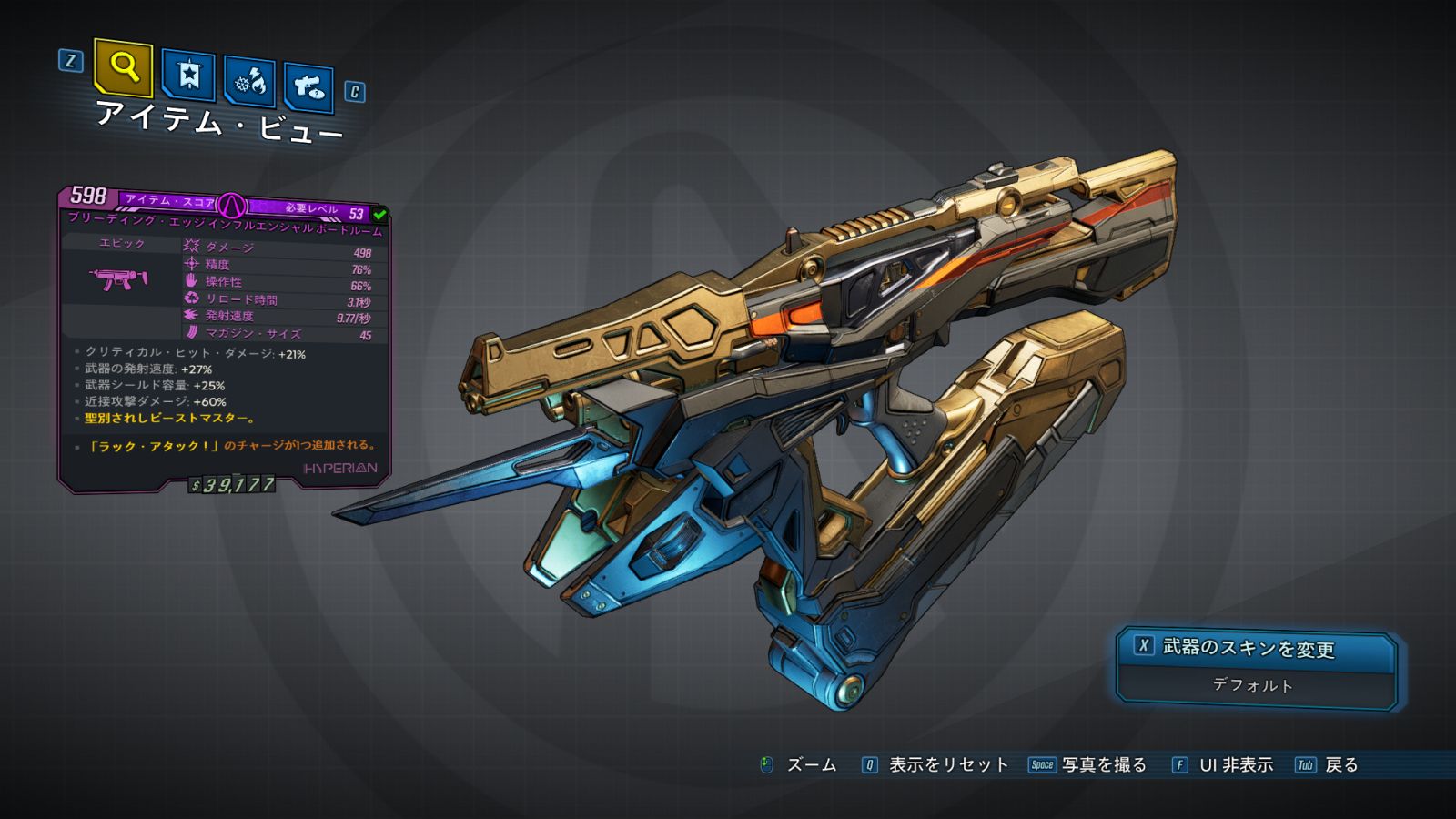Image resolution: width=1456 pixels, height=819 pixels.
Task: Click the 表示をリセット reset view option
Action: tap(947, 765)
